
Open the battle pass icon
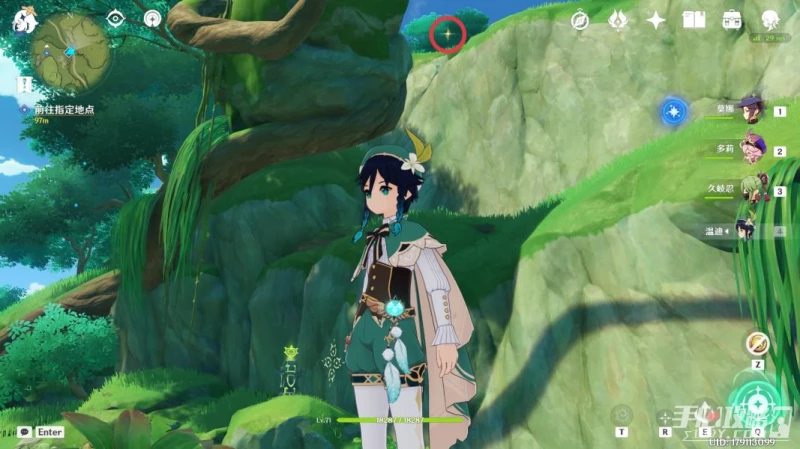(x=617, y=19)
